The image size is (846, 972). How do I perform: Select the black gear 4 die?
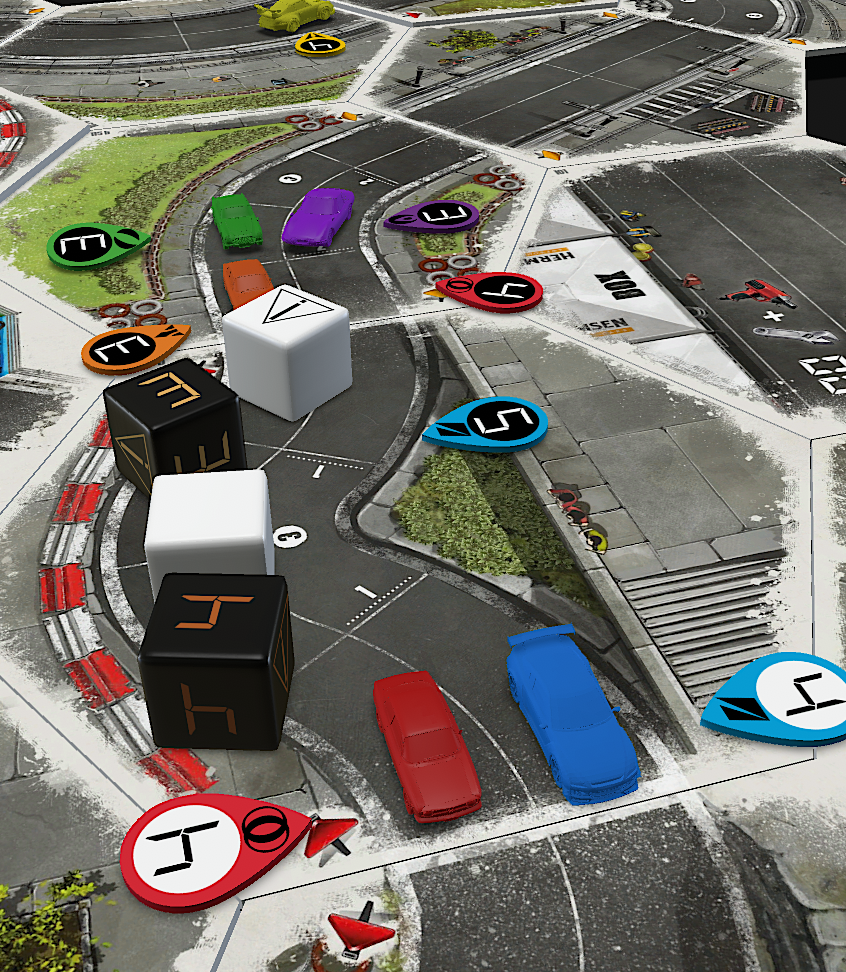[x=216, y=660]
